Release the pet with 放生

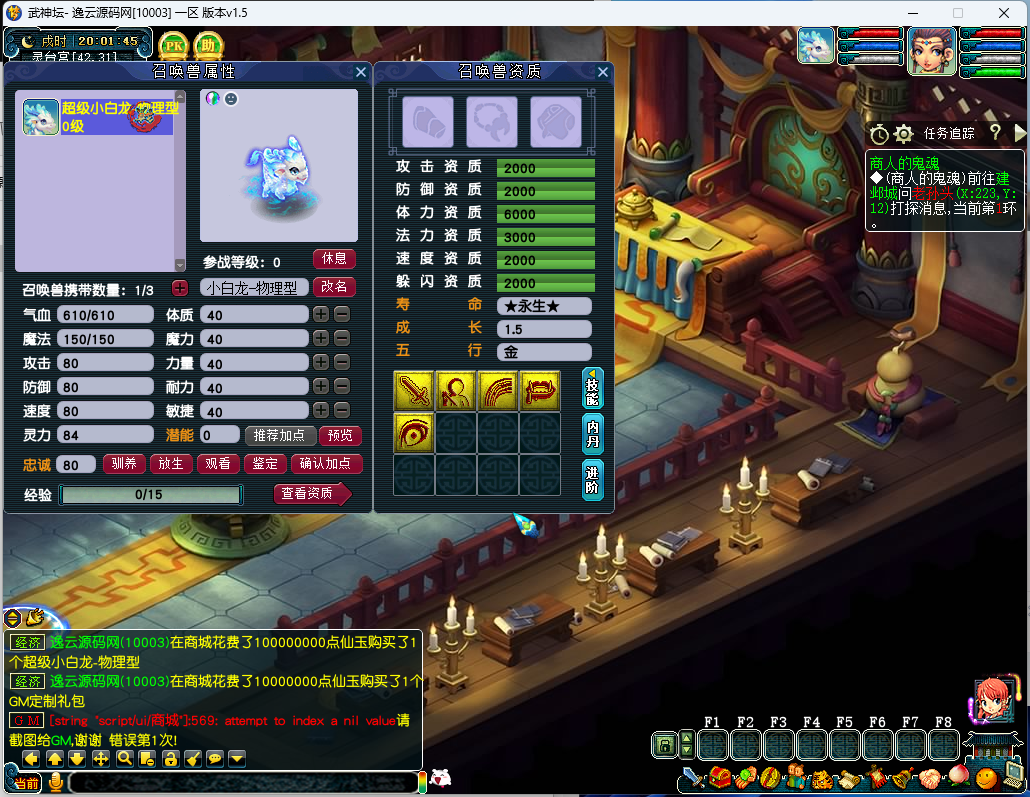click(171, 464)
